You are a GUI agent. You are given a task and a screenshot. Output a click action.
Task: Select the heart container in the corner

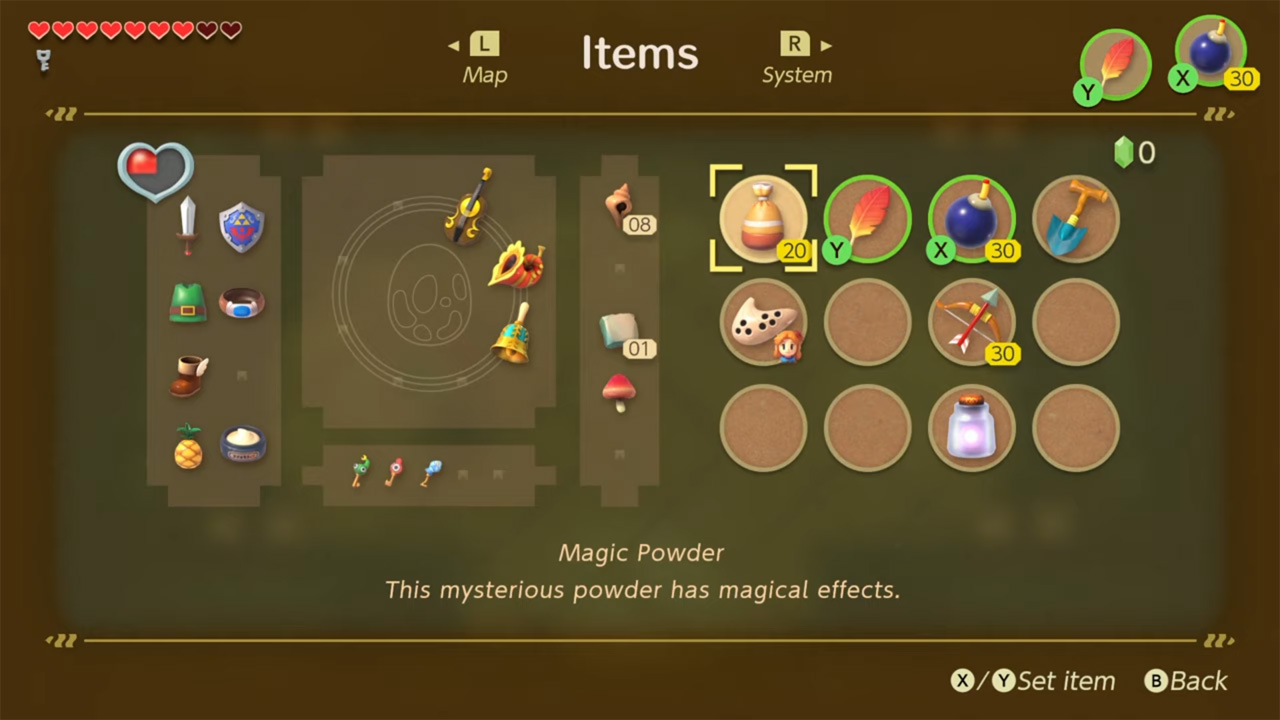tap(154, 172)
